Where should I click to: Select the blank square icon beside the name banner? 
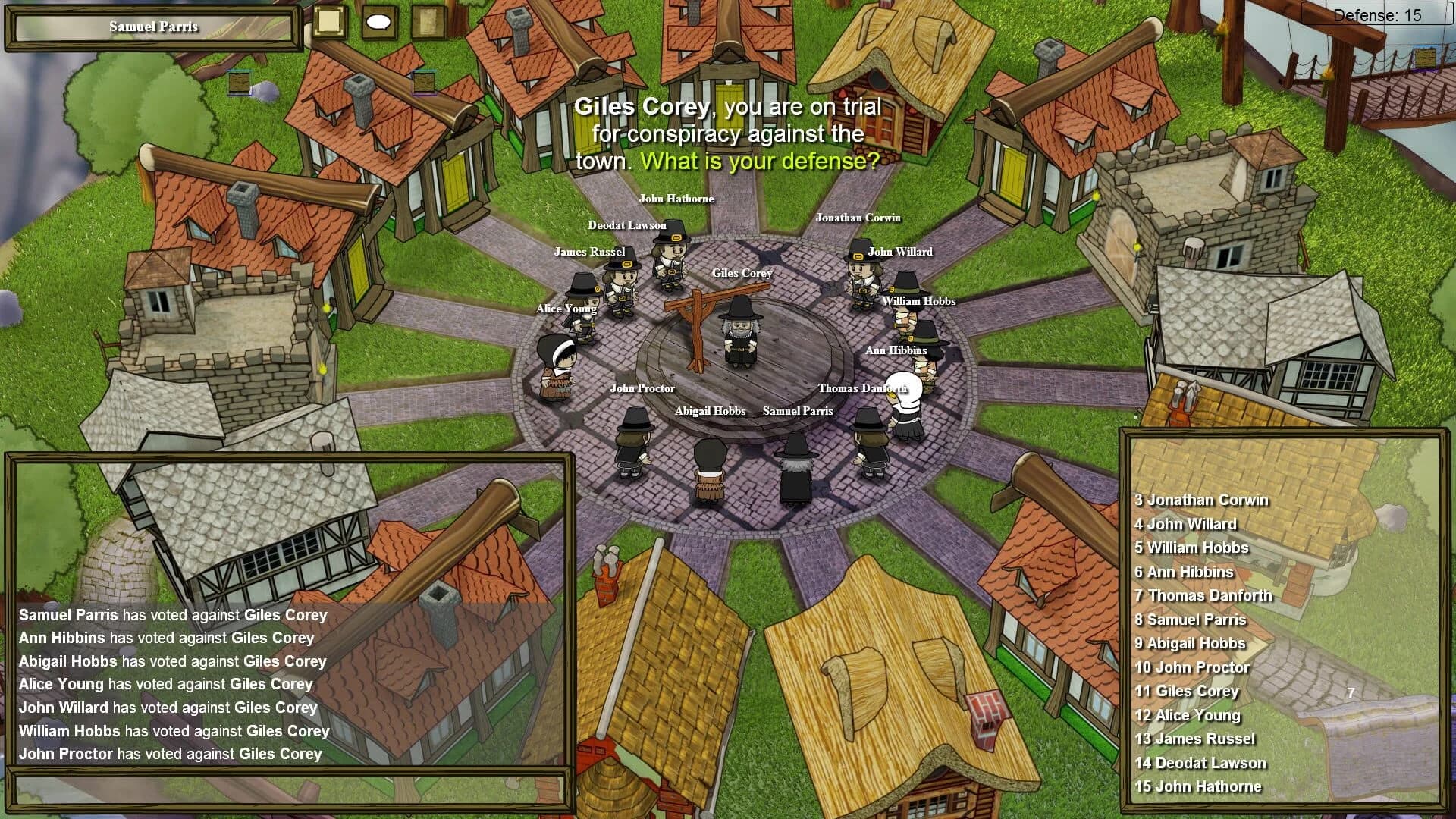[x=329, y=21]
